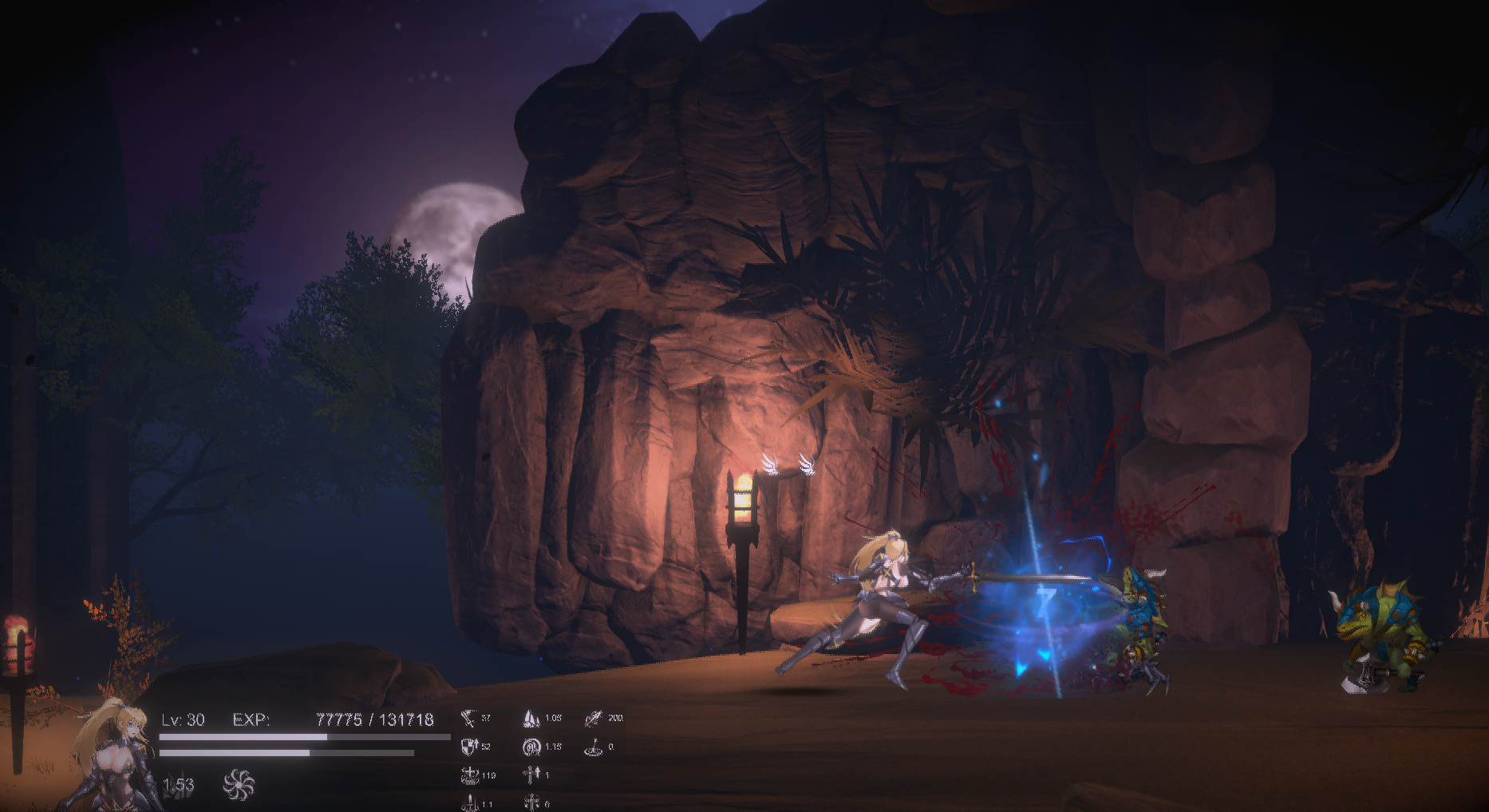Click the shield with arrow defense icon
Screen dimensions: 1489x812
coord(469,747)
